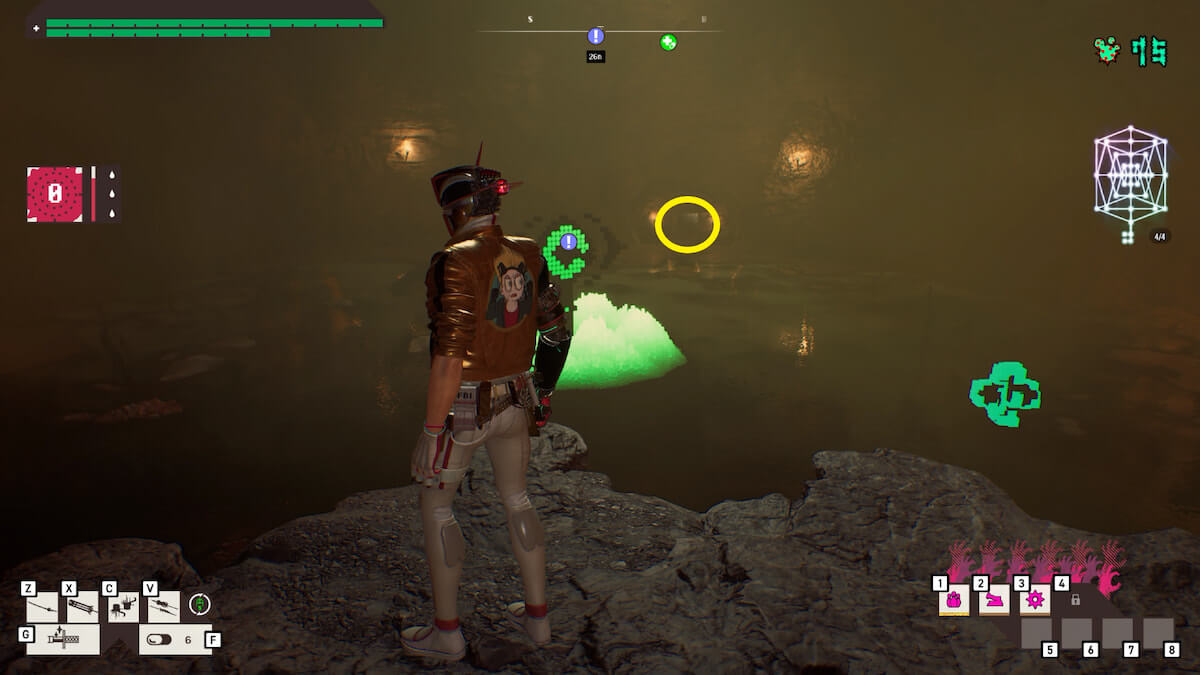Trigger the pink ability in slot 2
This screenshot has width=1200, height=675.
(994, 600)
